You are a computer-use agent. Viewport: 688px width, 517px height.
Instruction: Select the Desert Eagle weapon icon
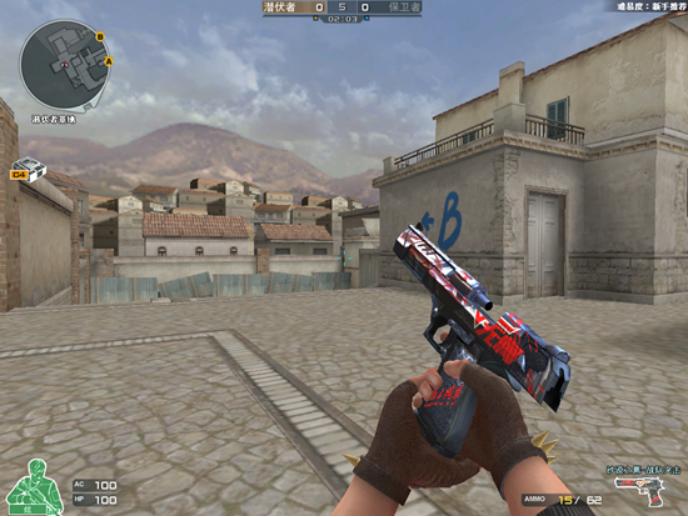[x=640, y=489]
